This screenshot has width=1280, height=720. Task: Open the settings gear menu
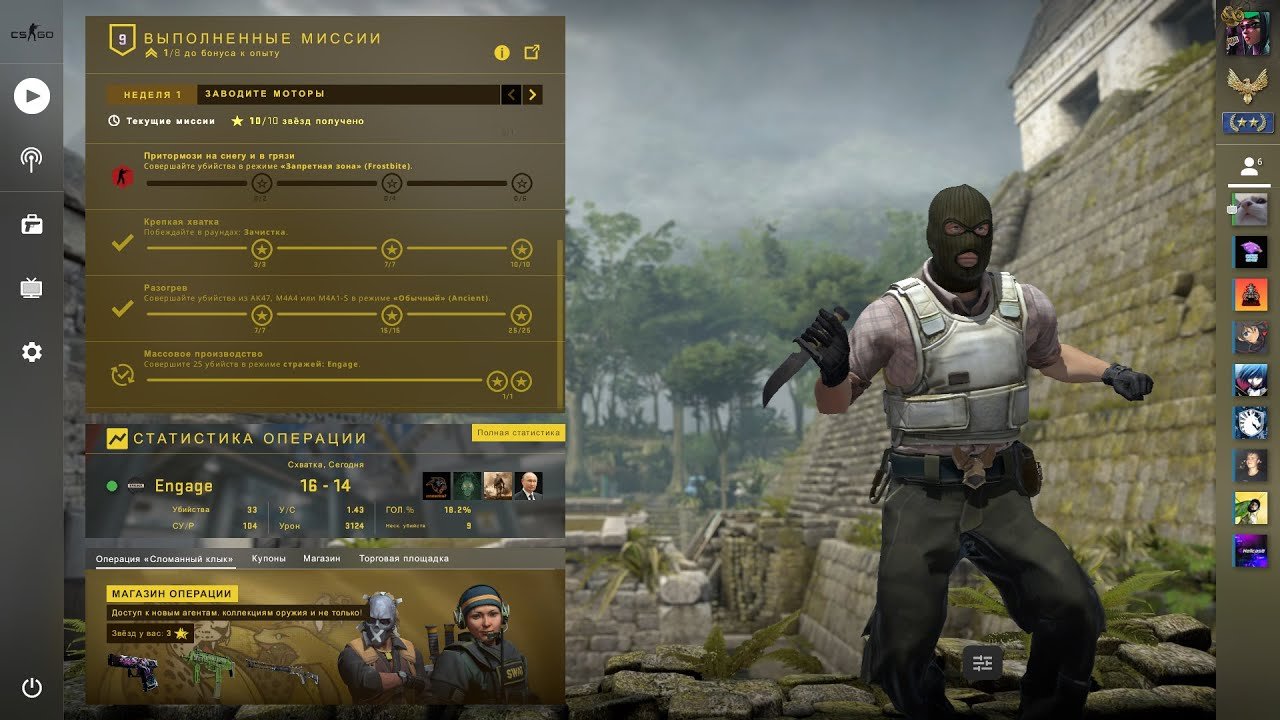tap(32, 352)
